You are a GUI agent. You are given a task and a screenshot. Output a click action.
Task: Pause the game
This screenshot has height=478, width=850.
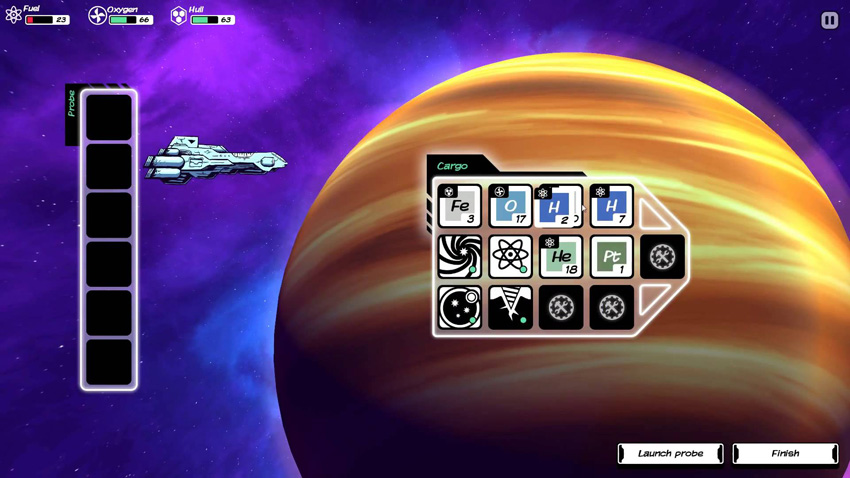tap(829, 20)
